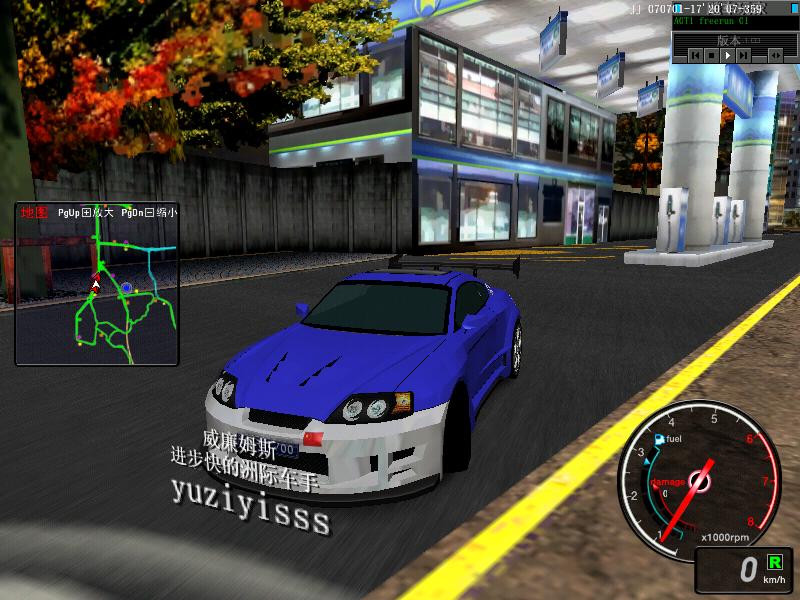Play the music track
The height and width of the screenshot is (600, 800).
pyautogui.click(x=727, y=56)
